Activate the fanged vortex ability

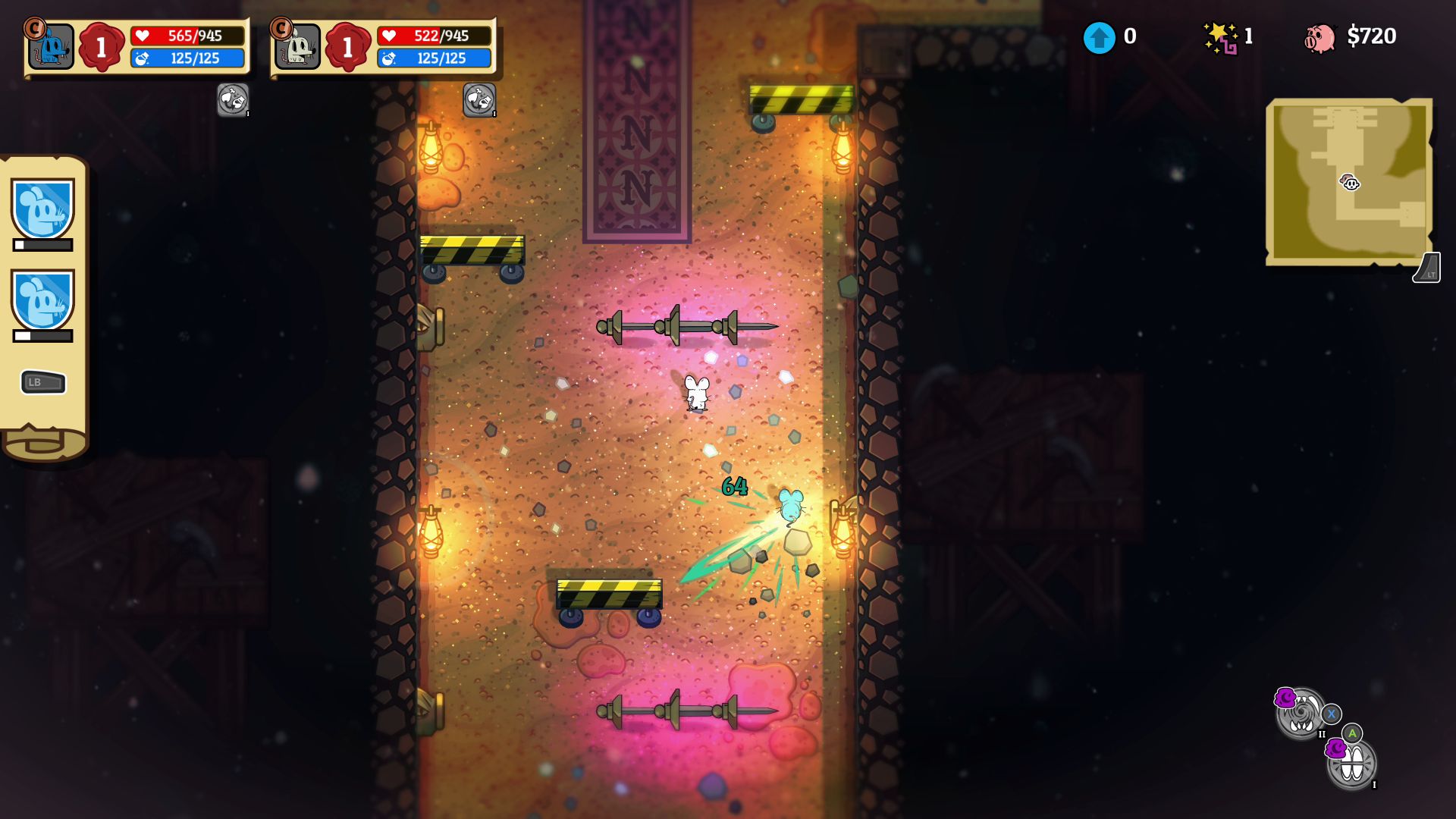[1301, 714]
